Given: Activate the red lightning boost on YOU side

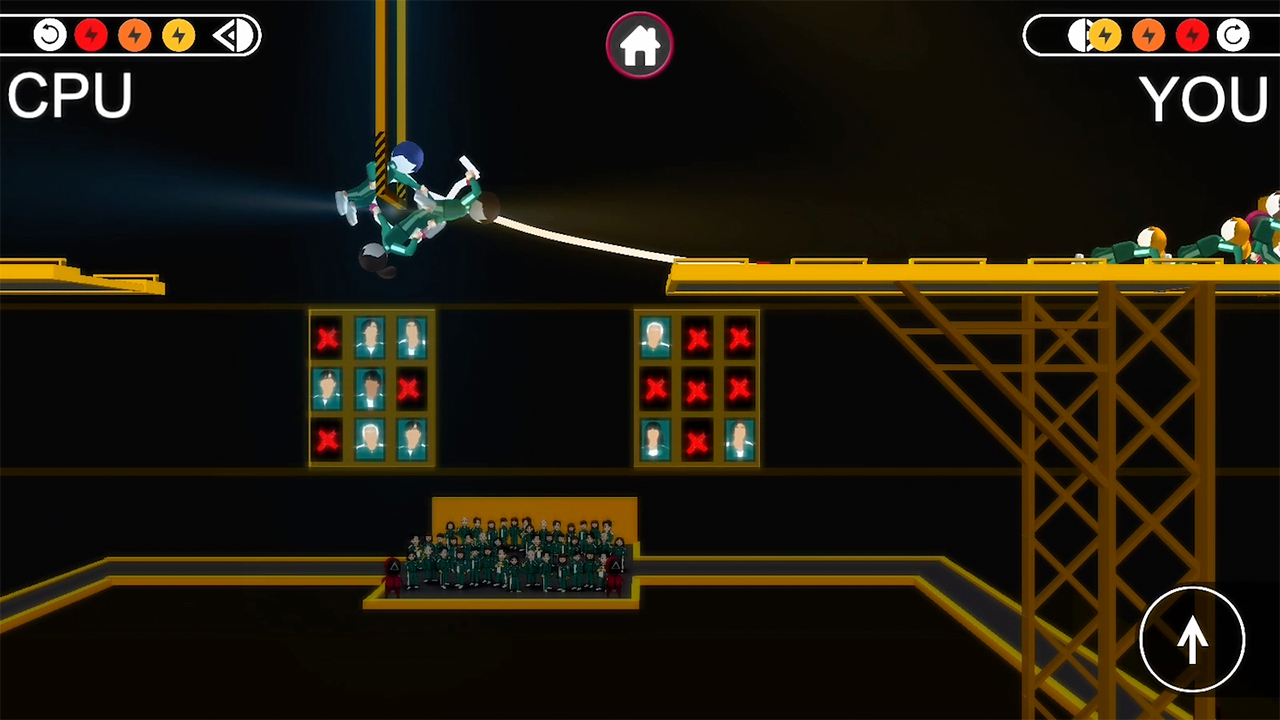Looking at the screenshot, I should [1193, 35].
